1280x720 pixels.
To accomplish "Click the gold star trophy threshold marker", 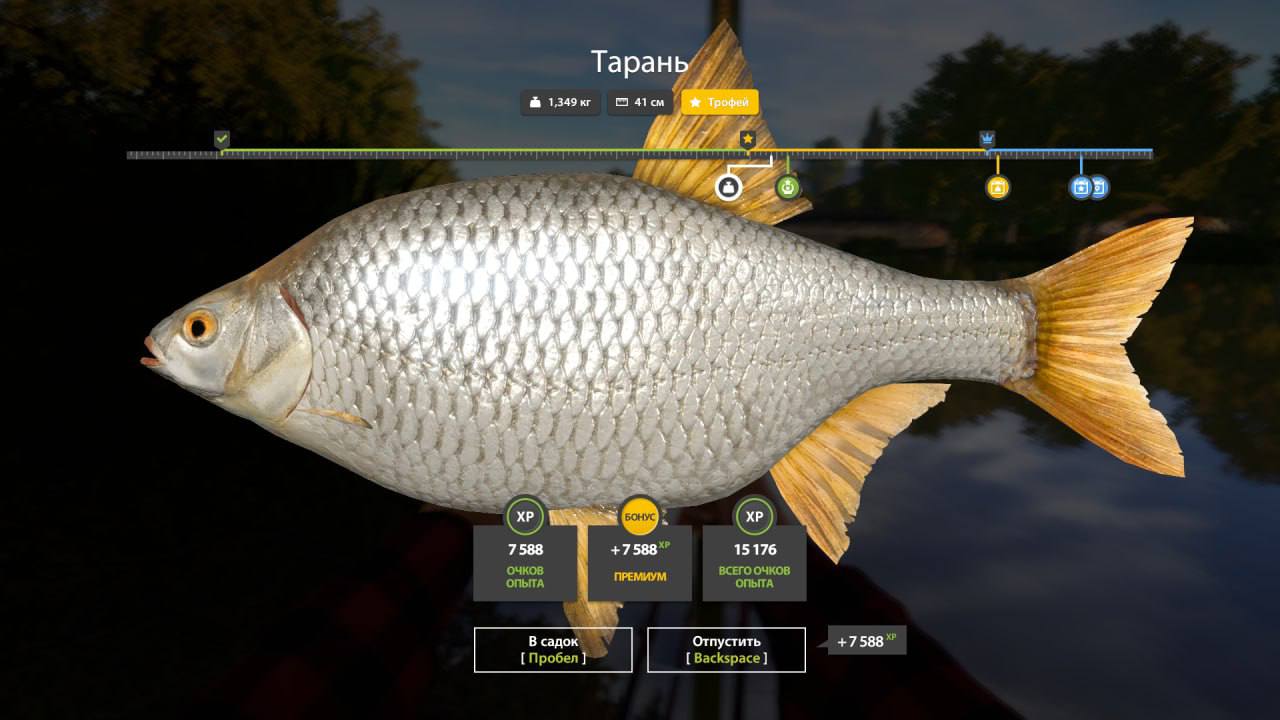I will coord(747,139).
